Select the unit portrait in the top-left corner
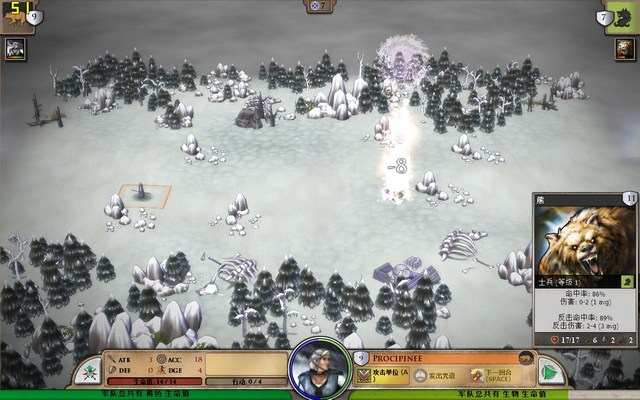Image resolution: width=640 pixels, height=400 pixels. [x=15, y=48]
